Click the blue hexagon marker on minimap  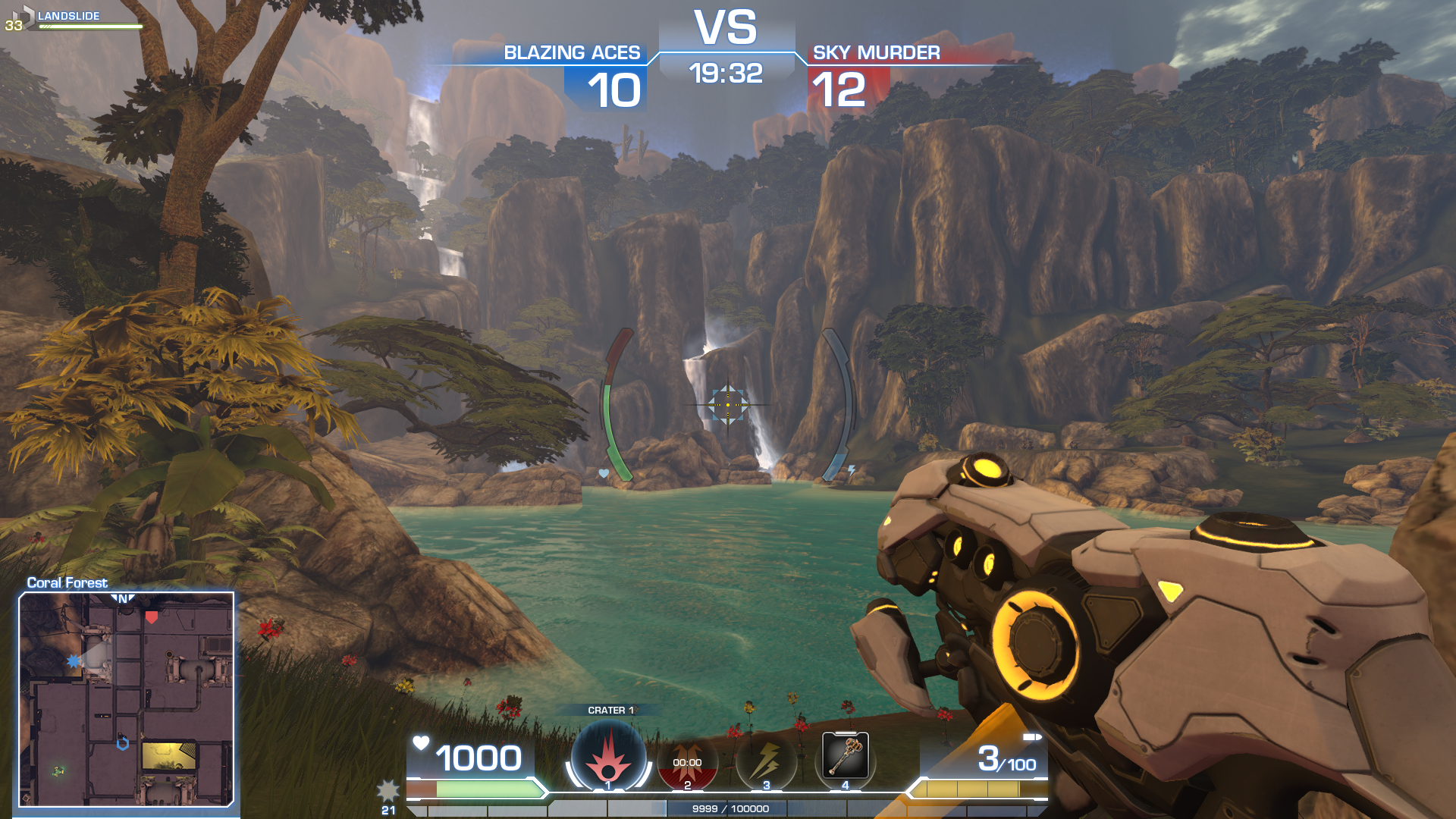[123, 744]
